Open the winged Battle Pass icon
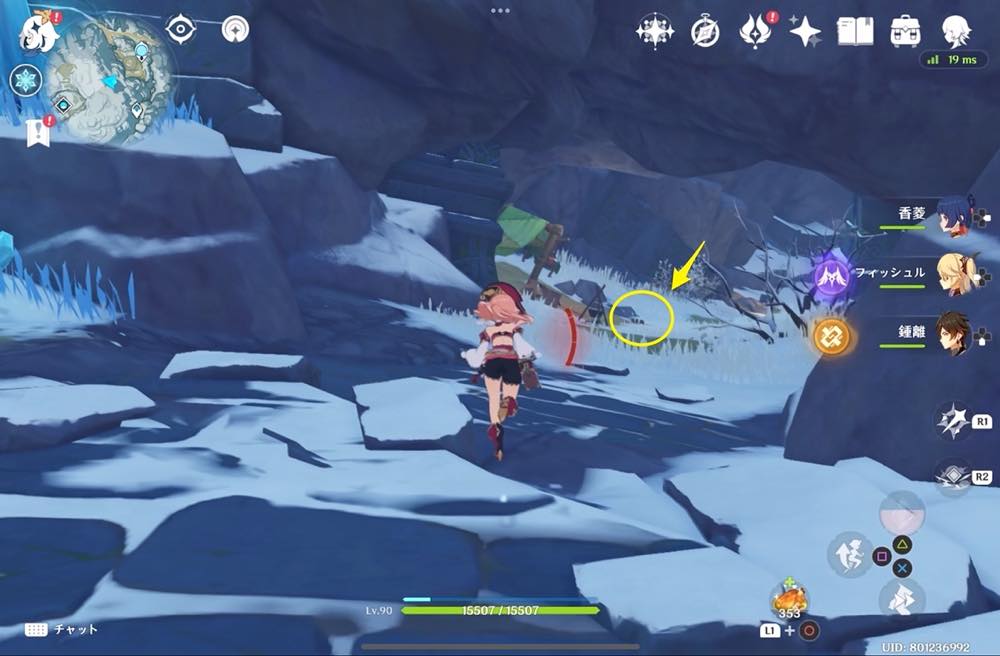Viewport: 1000px width, 656px height. (756, 31)
